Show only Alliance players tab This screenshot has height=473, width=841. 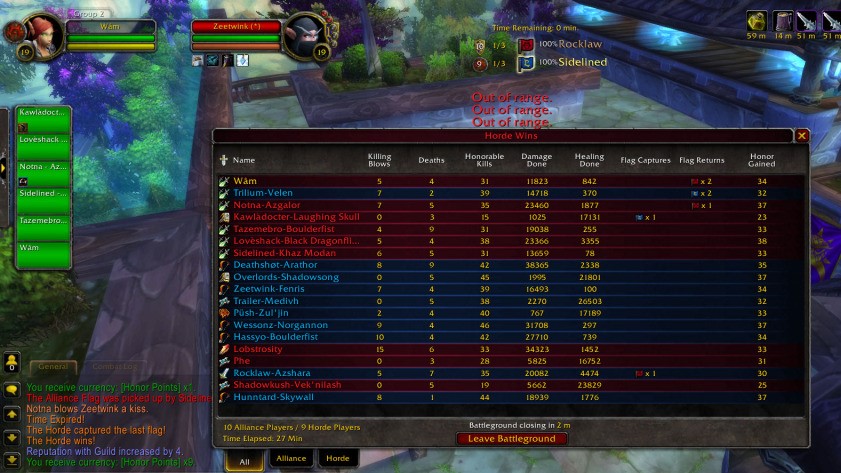(x=291, y=458)
